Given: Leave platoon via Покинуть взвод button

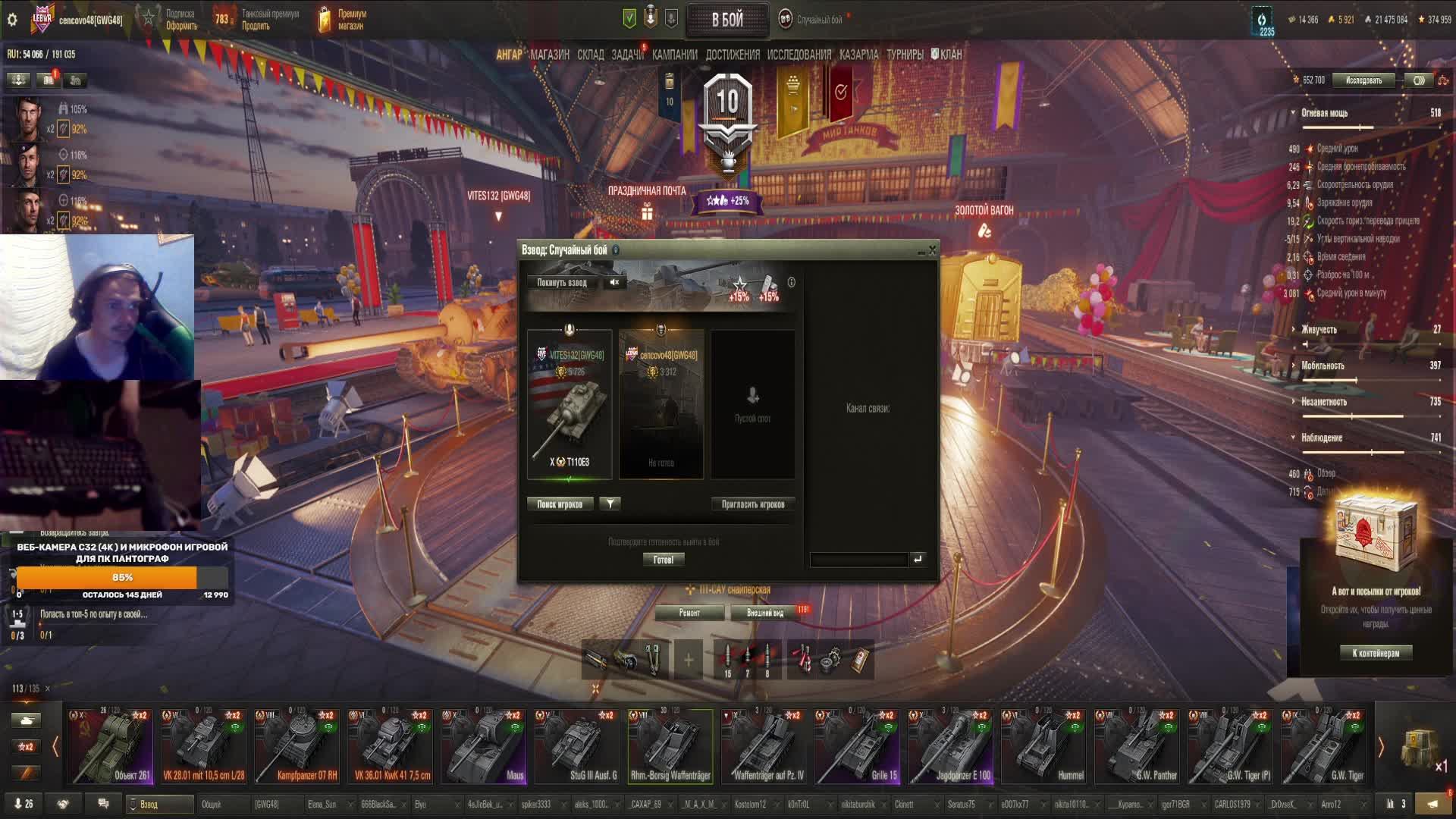Looking at the screenshot, I should click(x=562, y=282).
